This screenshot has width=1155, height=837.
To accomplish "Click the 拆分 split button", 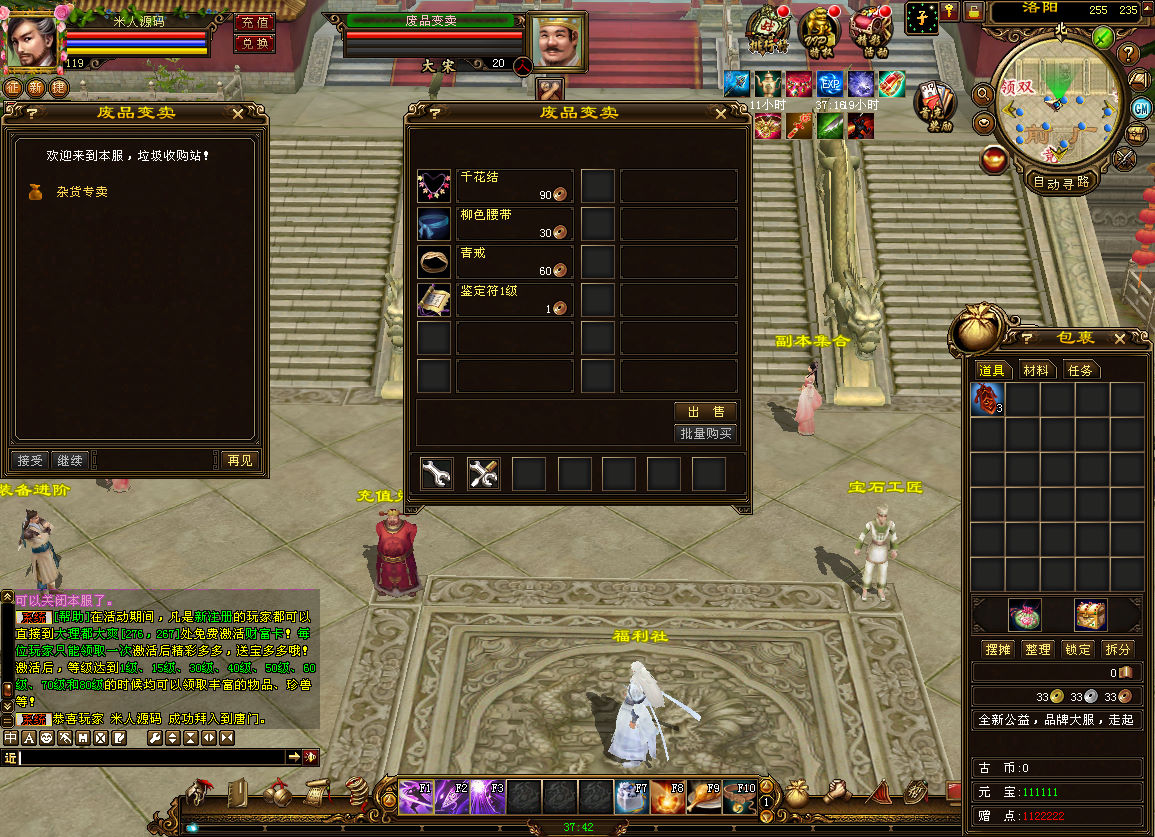I will 1118,649.
